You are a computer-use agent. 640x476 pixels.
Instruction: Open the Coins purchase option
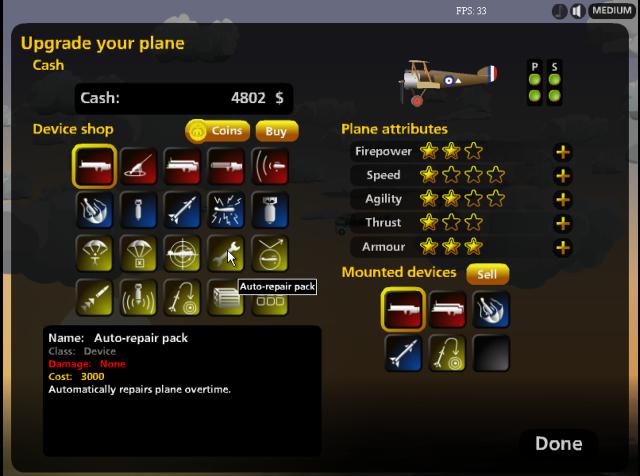point(217,131)
